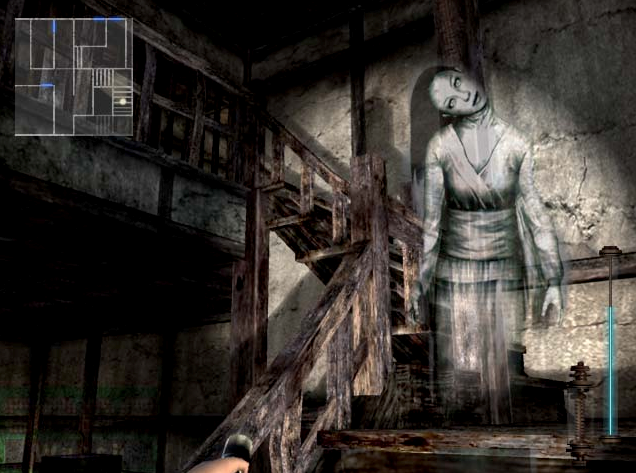Click the minimap floor plan

click(73, 76)
